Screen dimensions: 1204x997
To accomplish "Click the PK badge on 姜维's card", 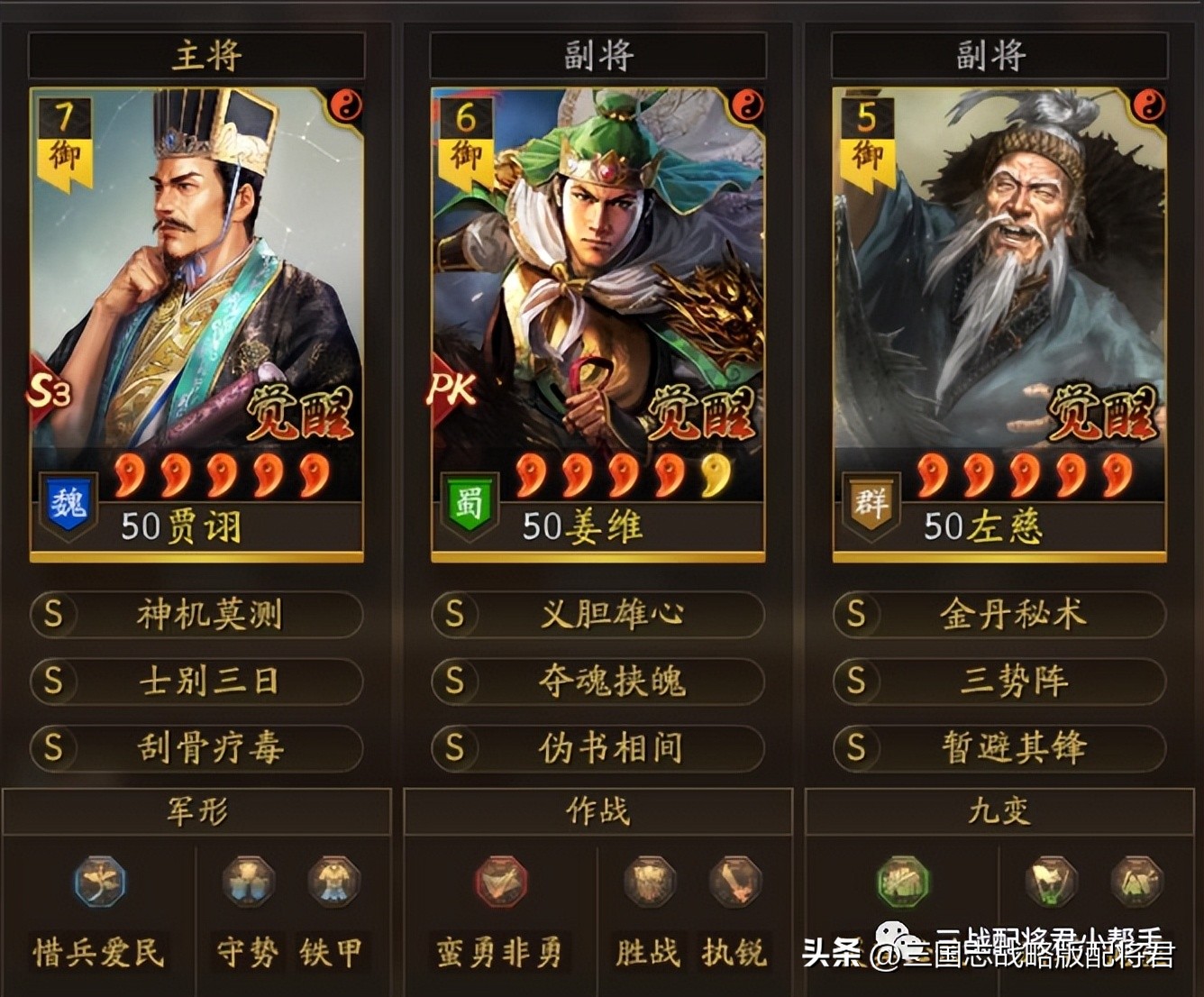I will click(451, 388).
